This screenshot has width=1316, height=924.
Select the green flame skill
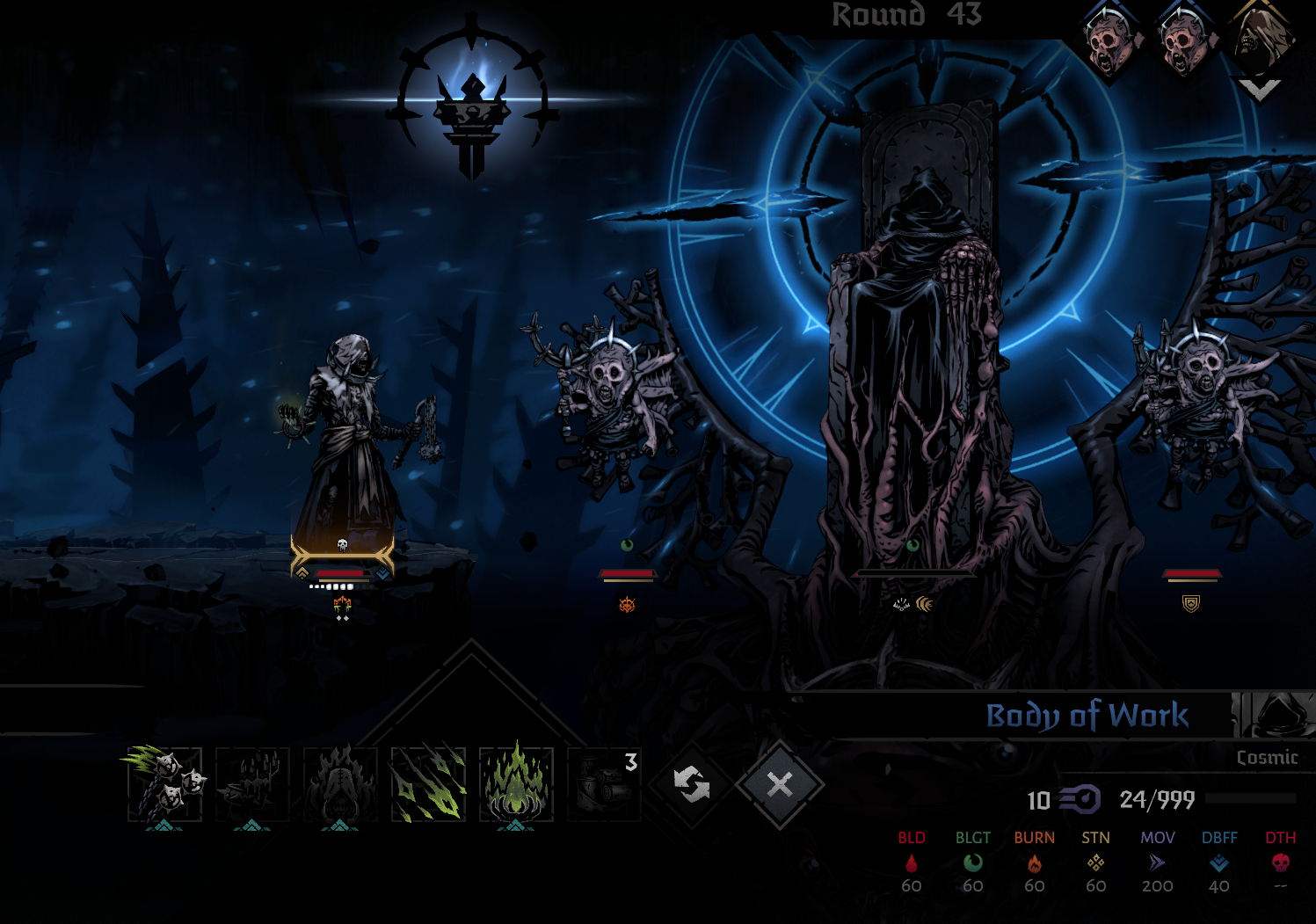click(516, 784)
